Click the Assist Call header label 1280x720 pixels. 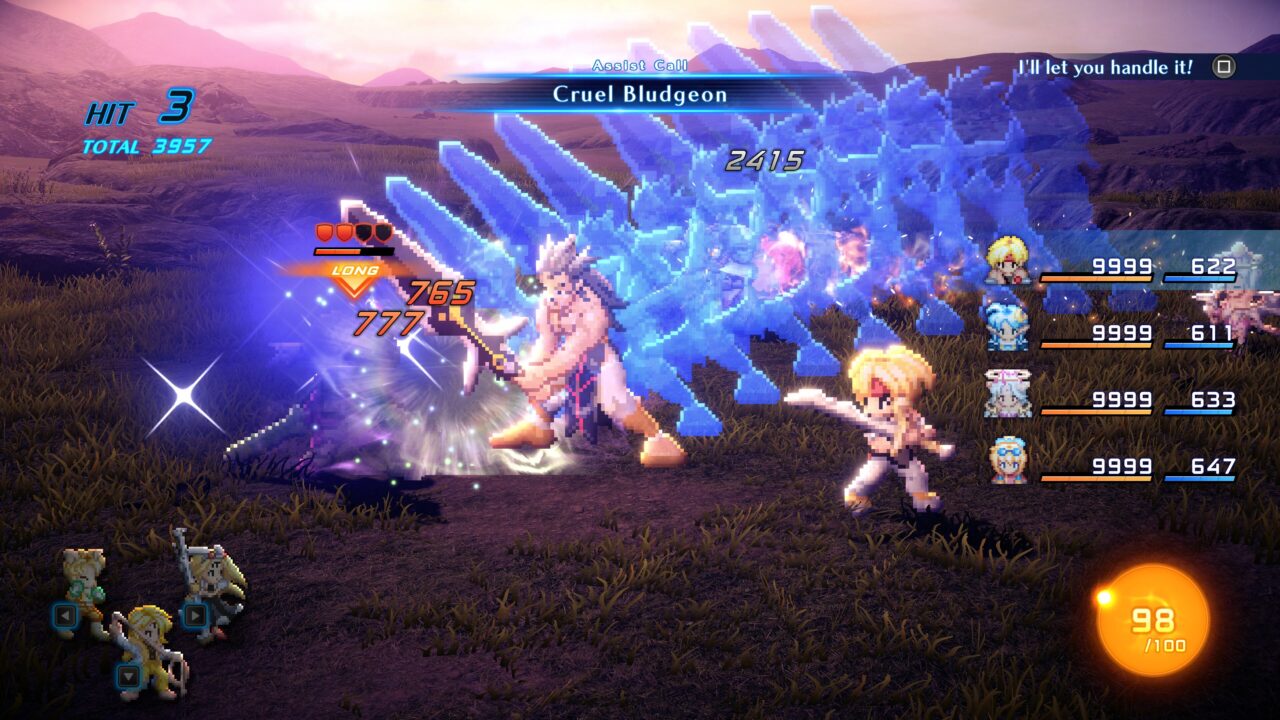click(643, 64)
